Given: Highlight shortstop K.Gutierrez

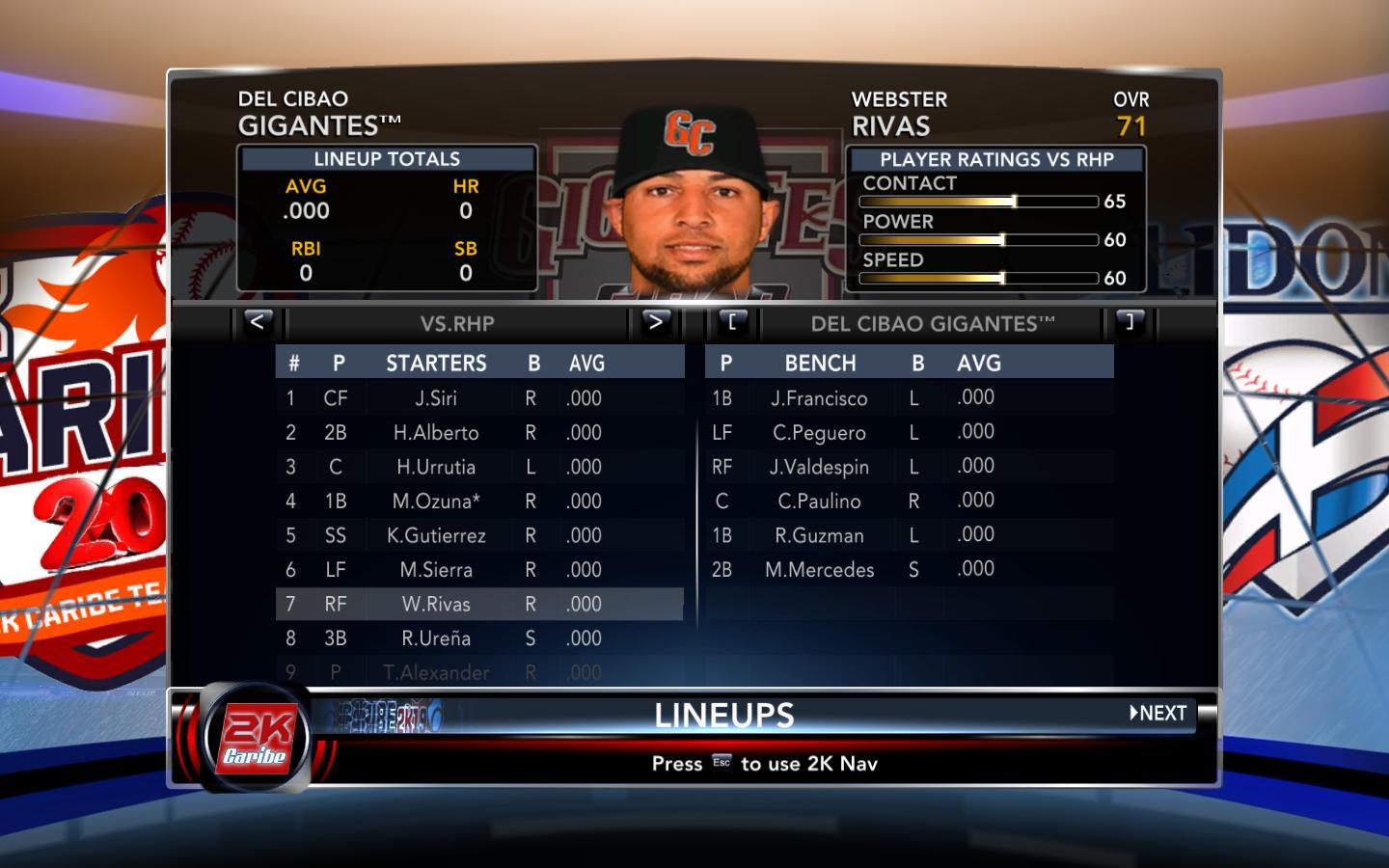Looking at the screenshot, I should point(436,535).
